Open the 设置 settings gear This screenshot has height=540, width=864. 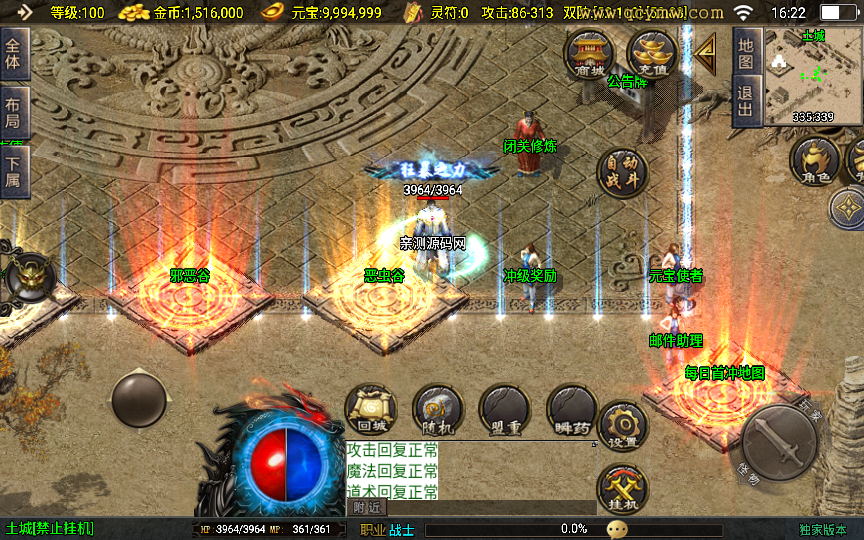click(x=622, y=426)
